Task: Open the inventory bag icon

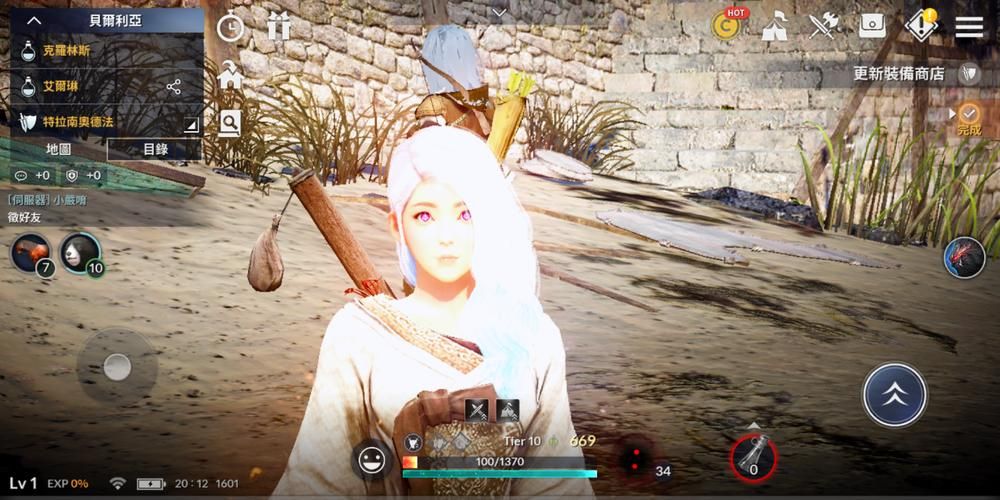Action: 872,26
